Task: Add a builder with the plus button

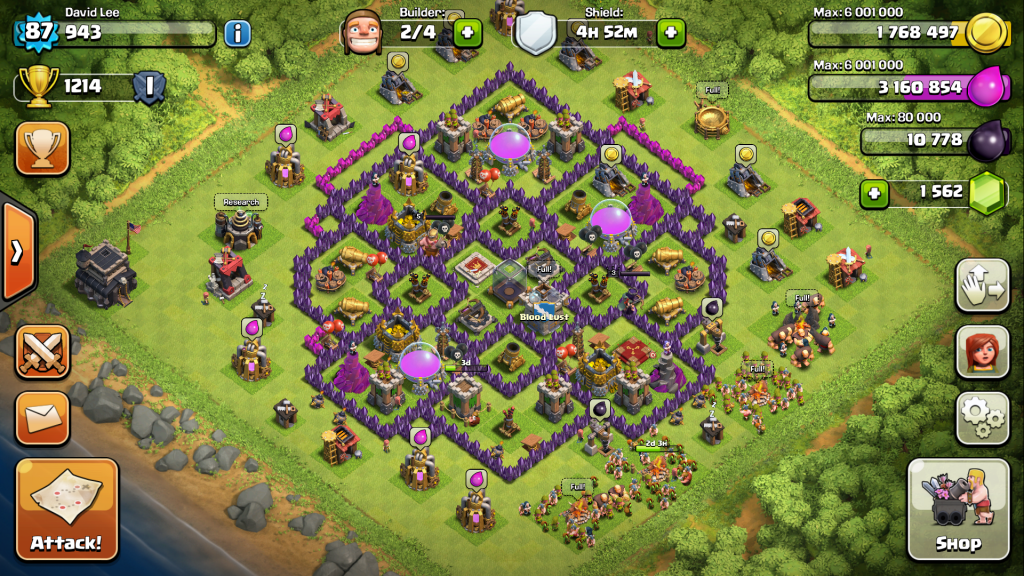Action: (467, 33)
